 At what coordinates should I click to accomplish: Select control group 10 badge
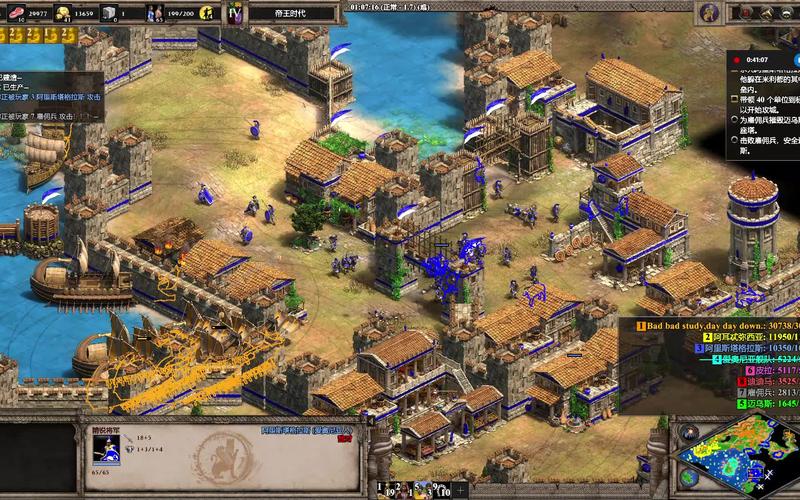(444, 490)
